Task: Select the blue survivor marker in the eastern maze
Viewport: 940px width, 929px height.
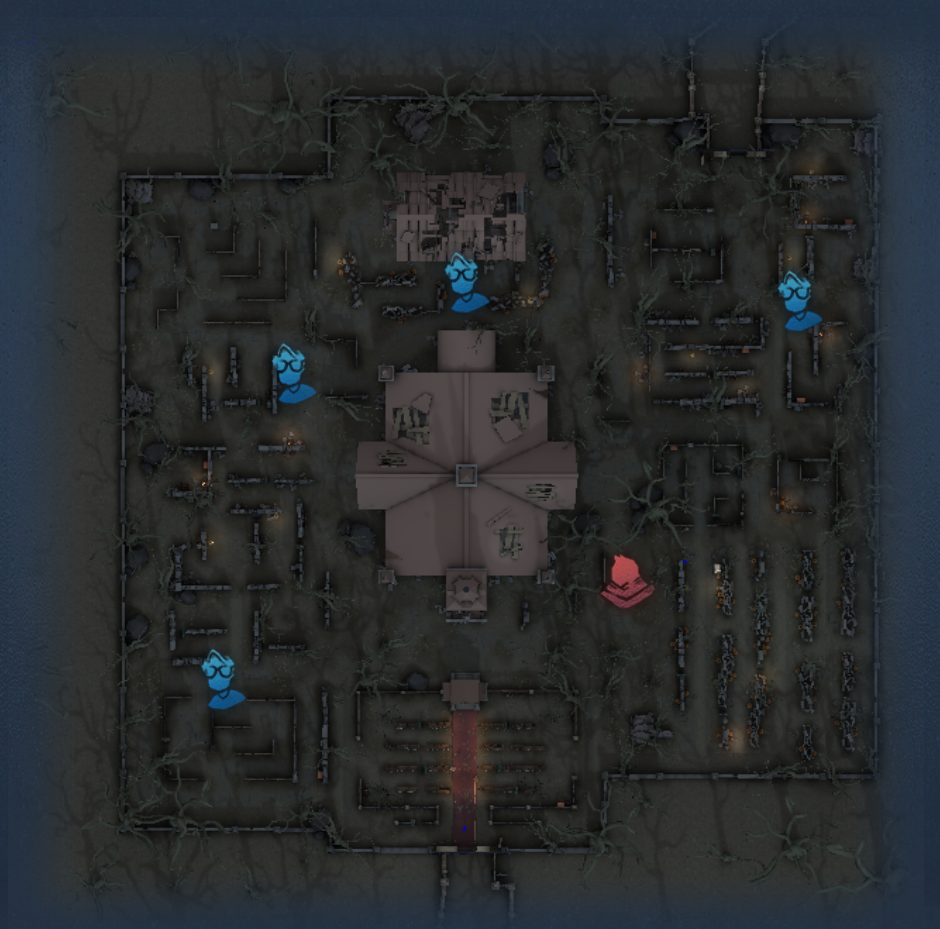Action: 799,301
